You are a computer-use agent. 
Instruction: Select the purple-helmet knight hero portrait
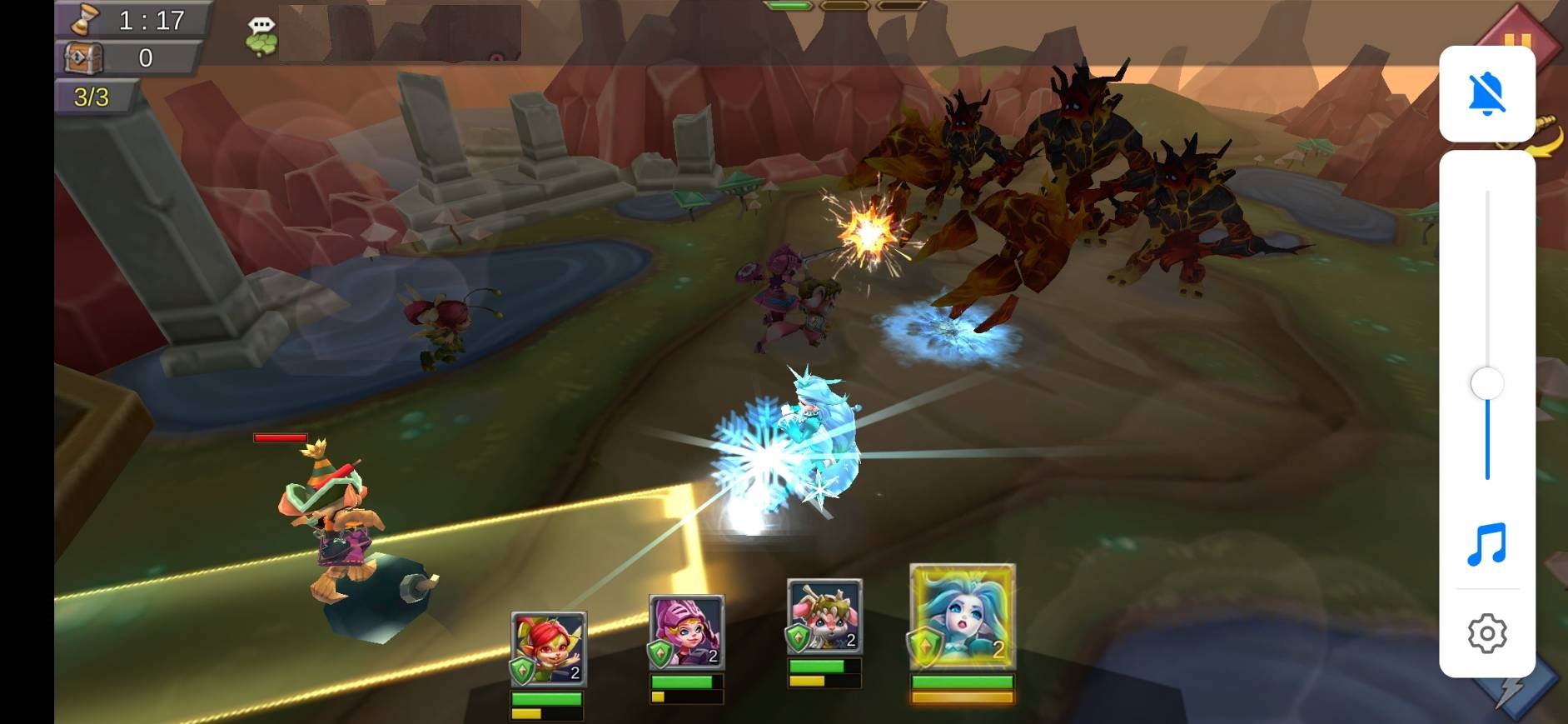click(686, 632)
